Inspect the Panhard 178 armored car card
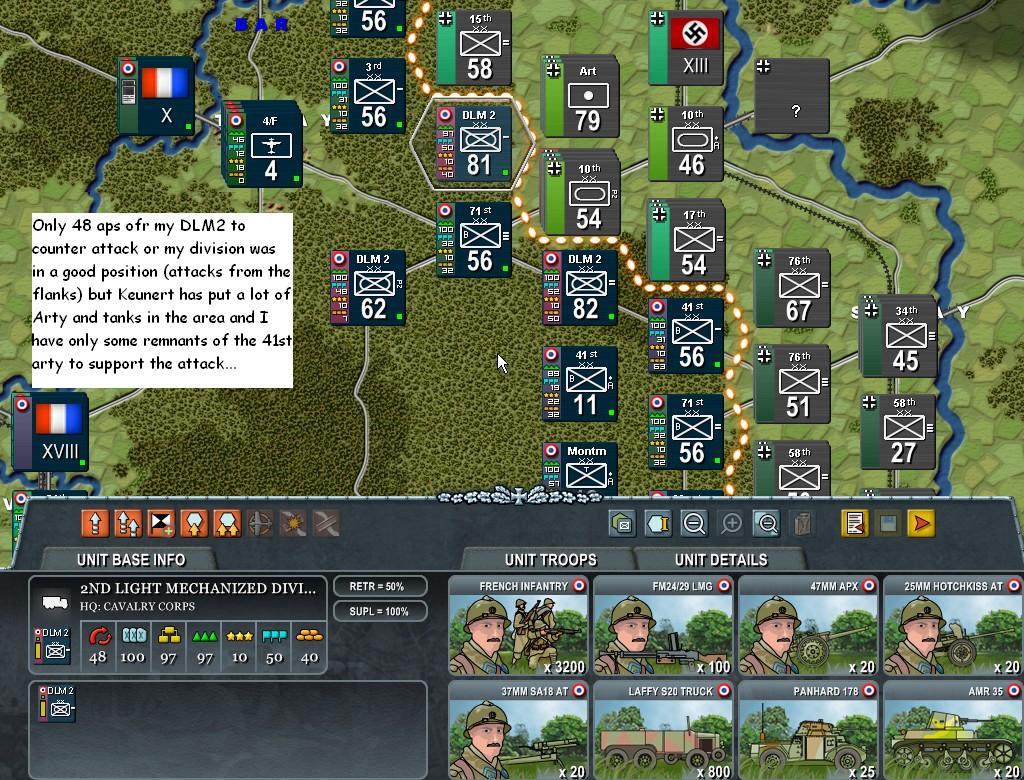 pos(808,730)
